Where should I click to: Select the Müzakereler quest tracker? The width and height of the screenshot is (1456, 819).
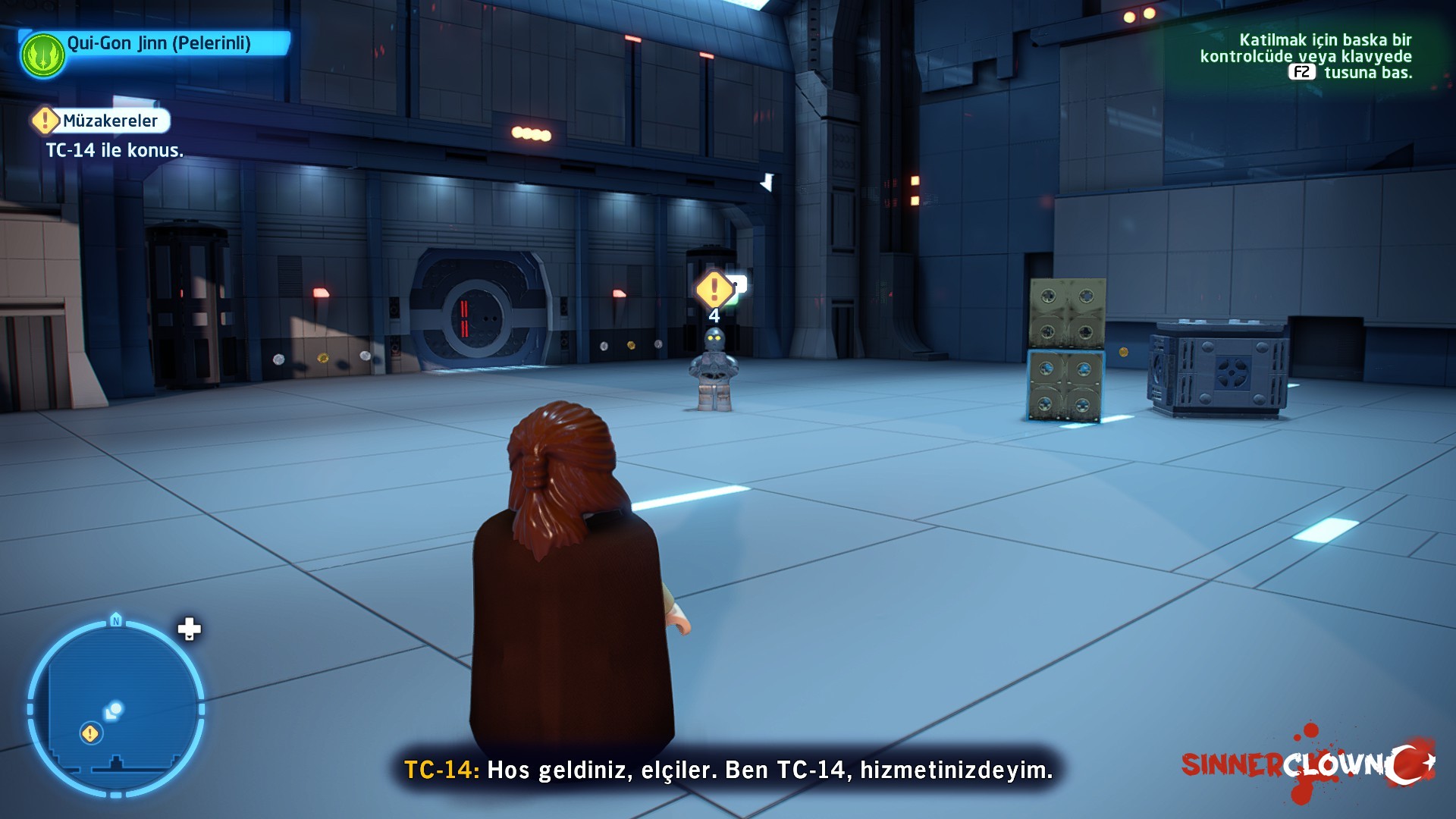point(101,121)
